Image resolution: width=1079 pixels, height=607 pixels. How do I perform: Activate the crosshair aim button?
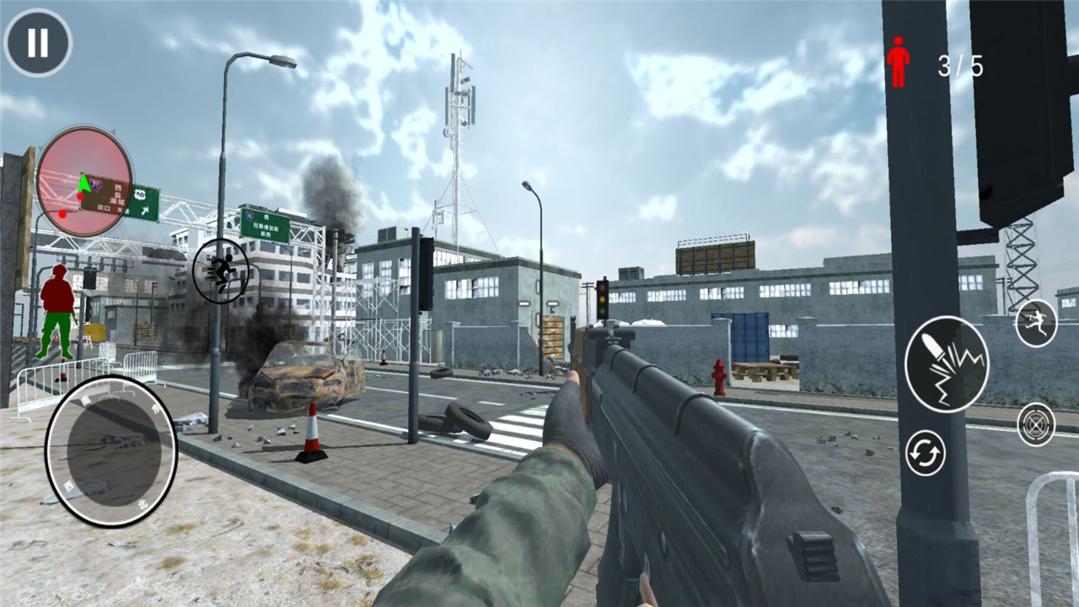tap(1036, 424)
